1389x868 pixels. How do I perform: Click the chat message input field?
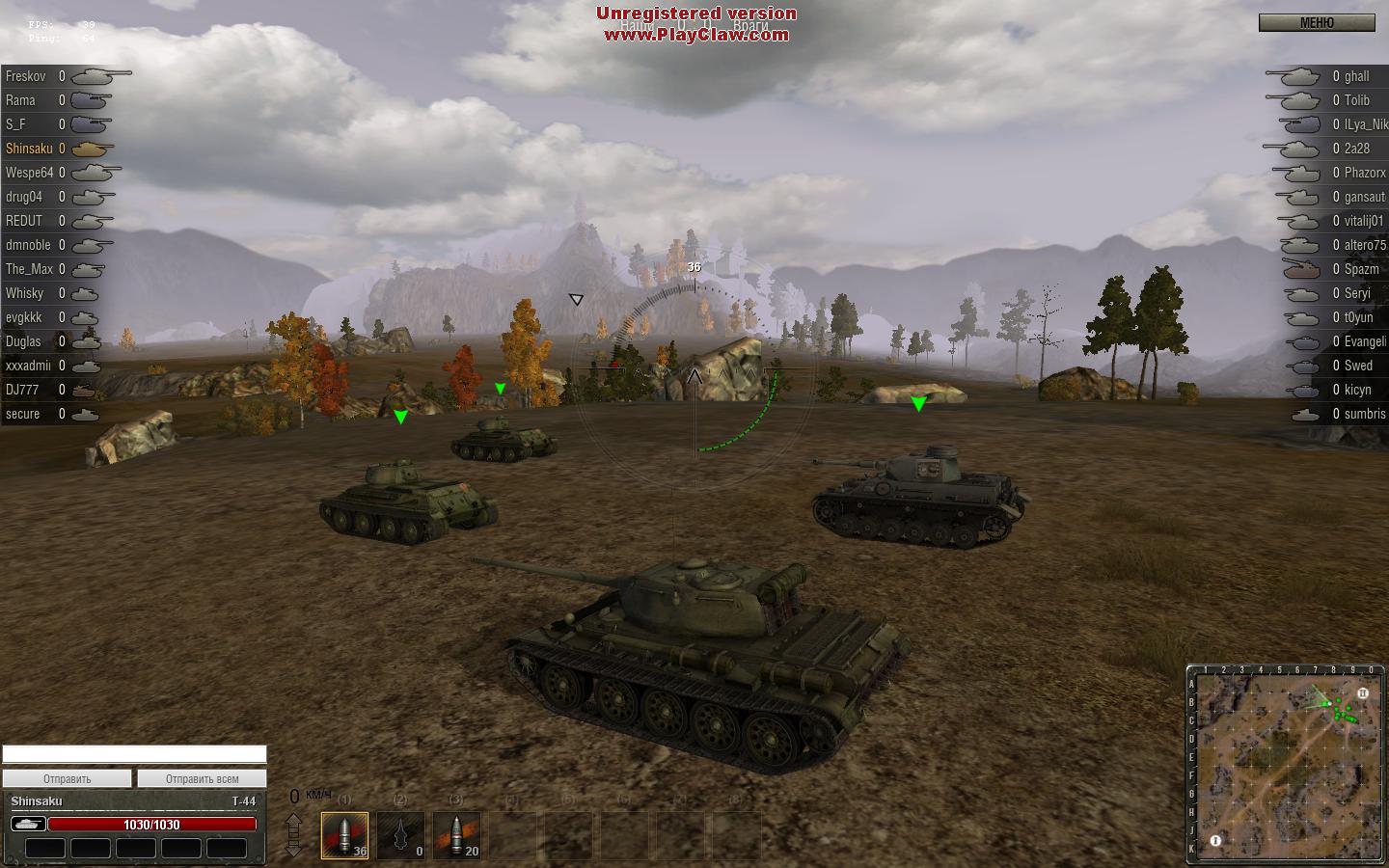(x=134, y=754)
